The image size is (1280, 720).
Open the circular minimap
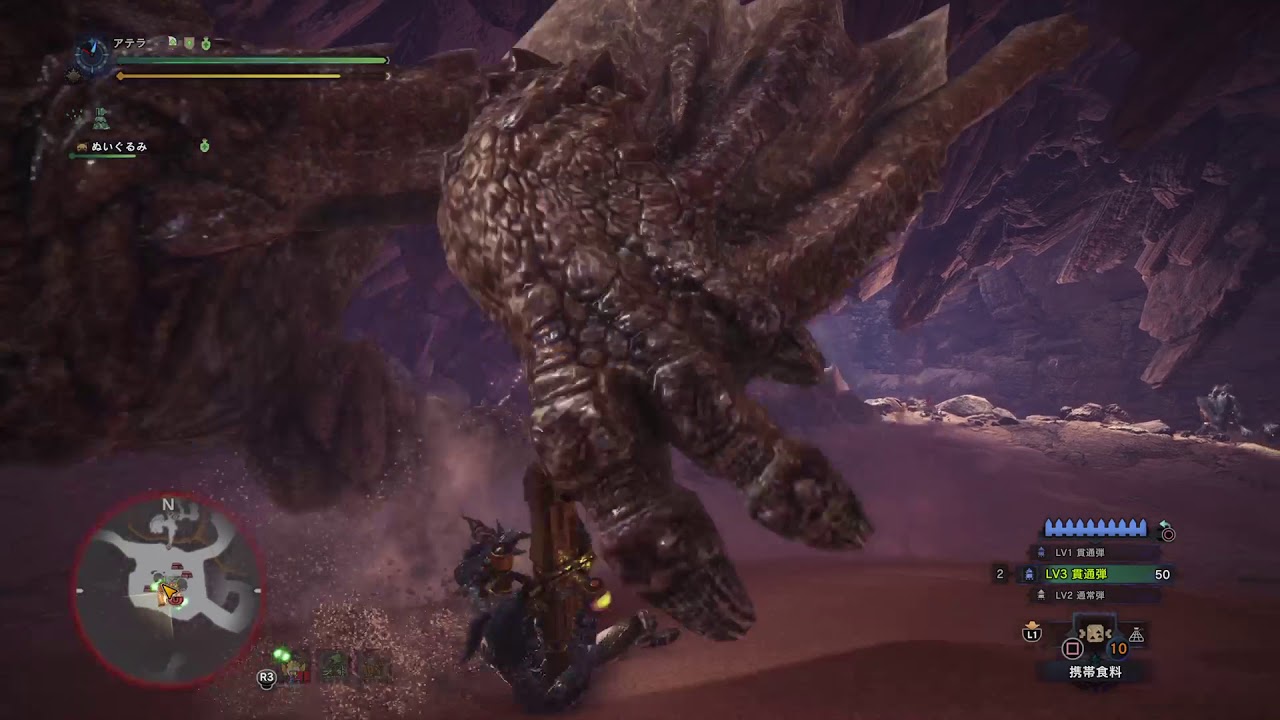[x=168, y=592]
